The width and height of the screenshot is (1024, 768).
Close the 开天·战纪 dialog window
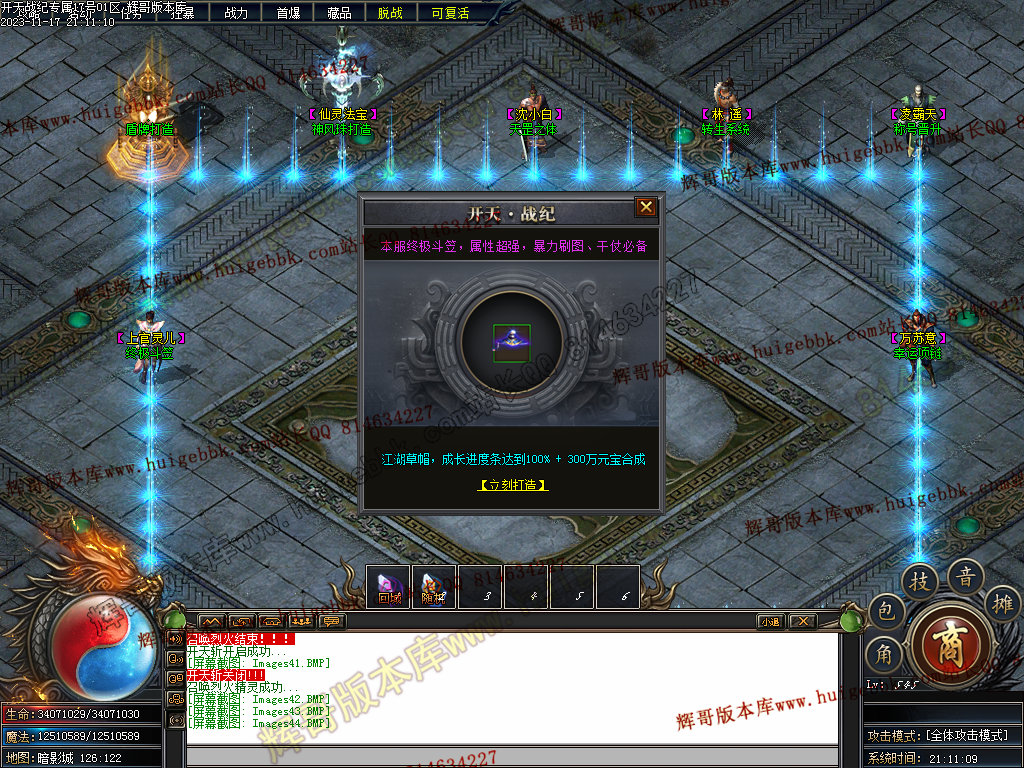[646, 207]
